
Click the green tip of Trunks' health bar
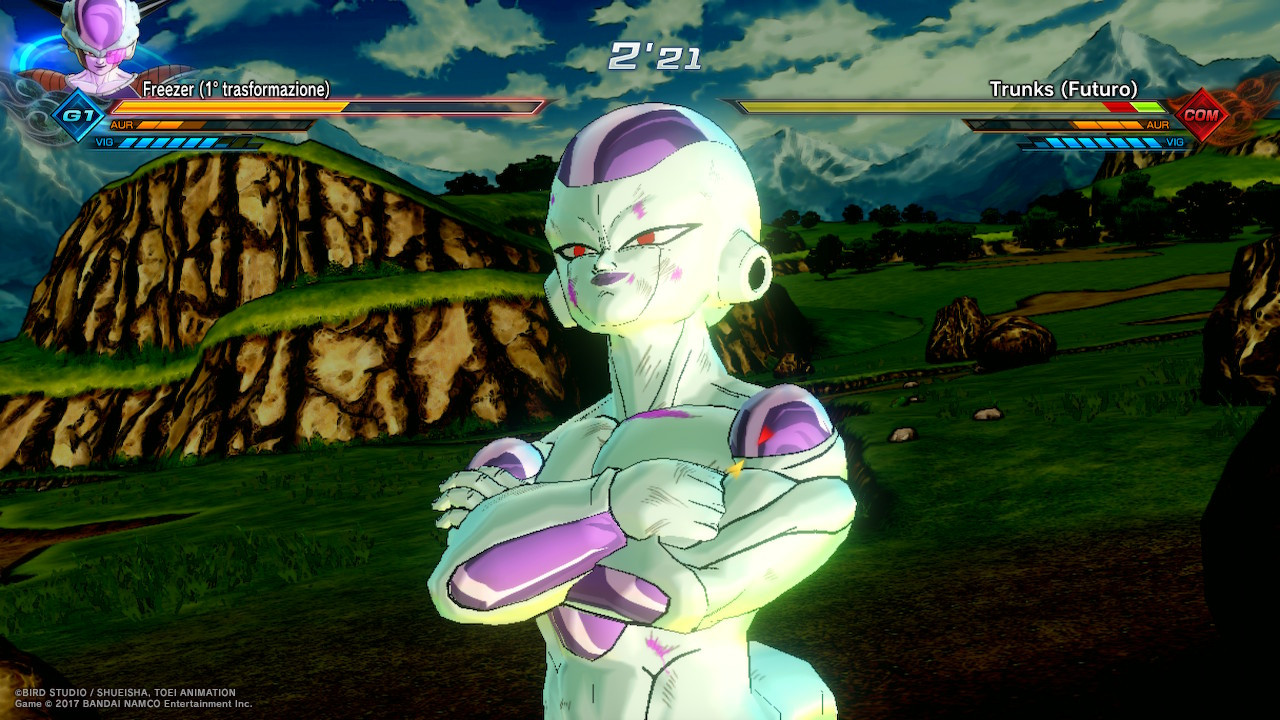pos(1147,107)
